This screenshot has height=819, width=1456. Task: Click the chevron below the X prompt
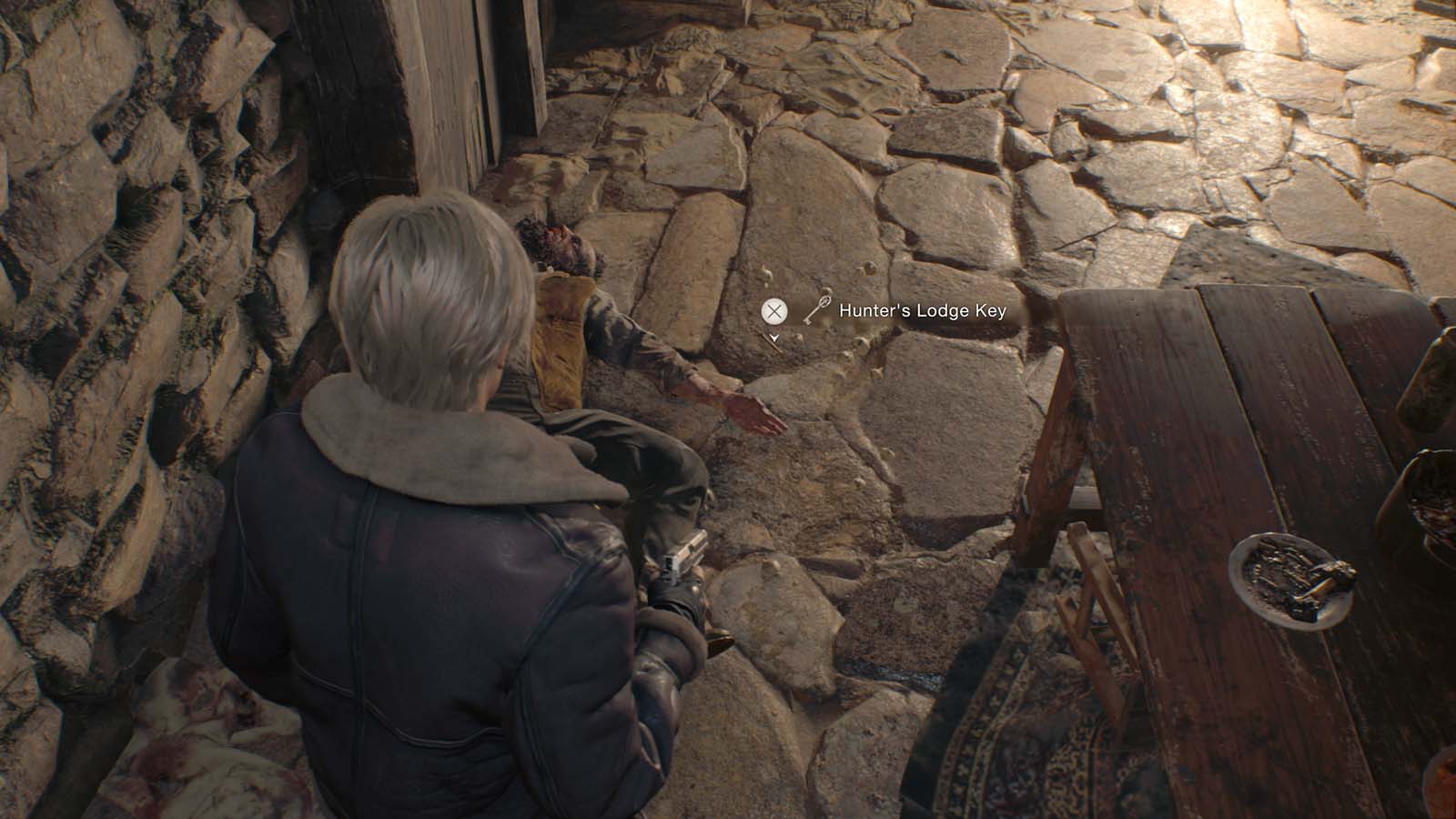coord(775,339)
